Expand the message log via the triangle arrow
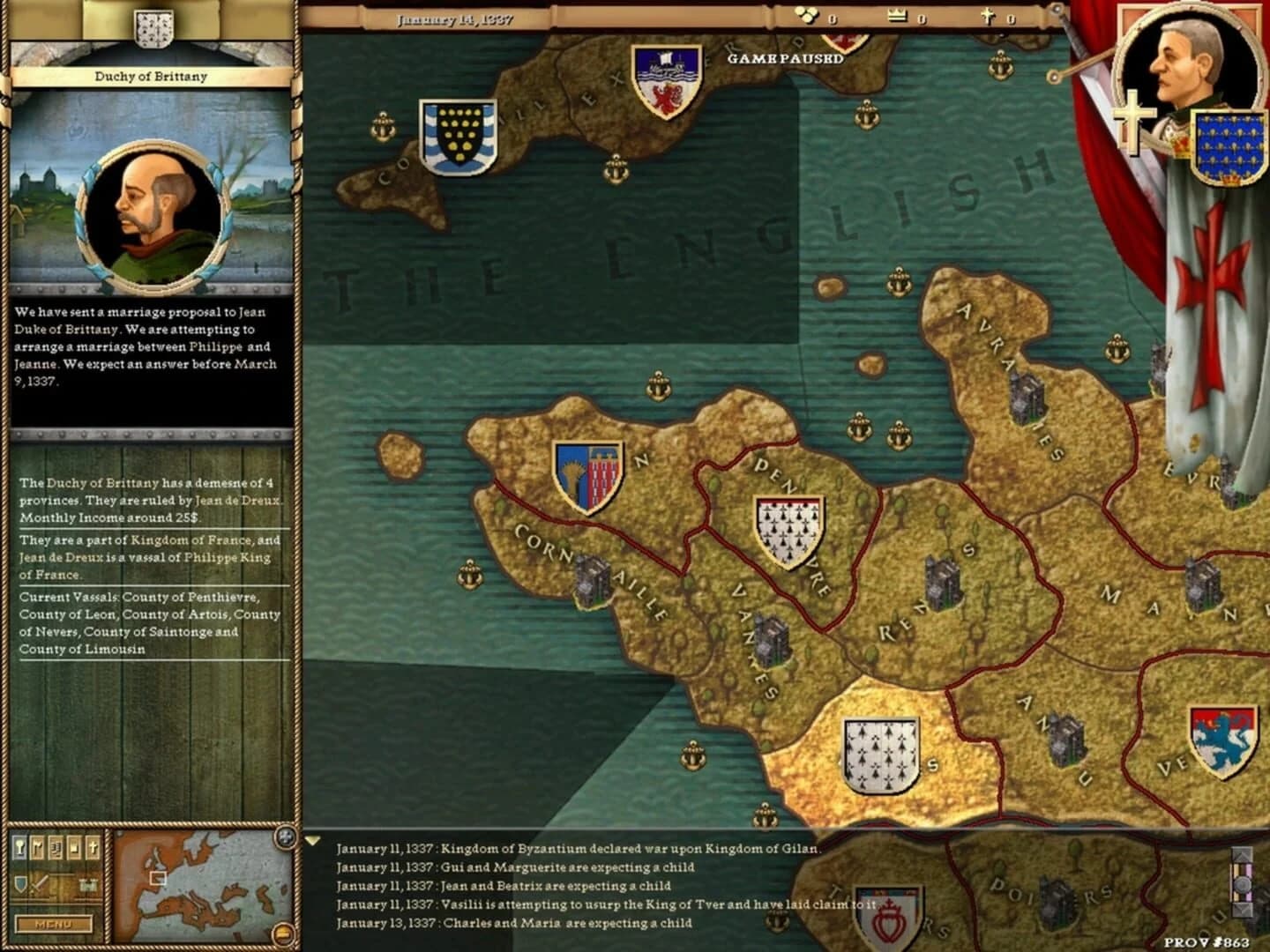Viewport: 1270px width, 952px height. point(315,839)
